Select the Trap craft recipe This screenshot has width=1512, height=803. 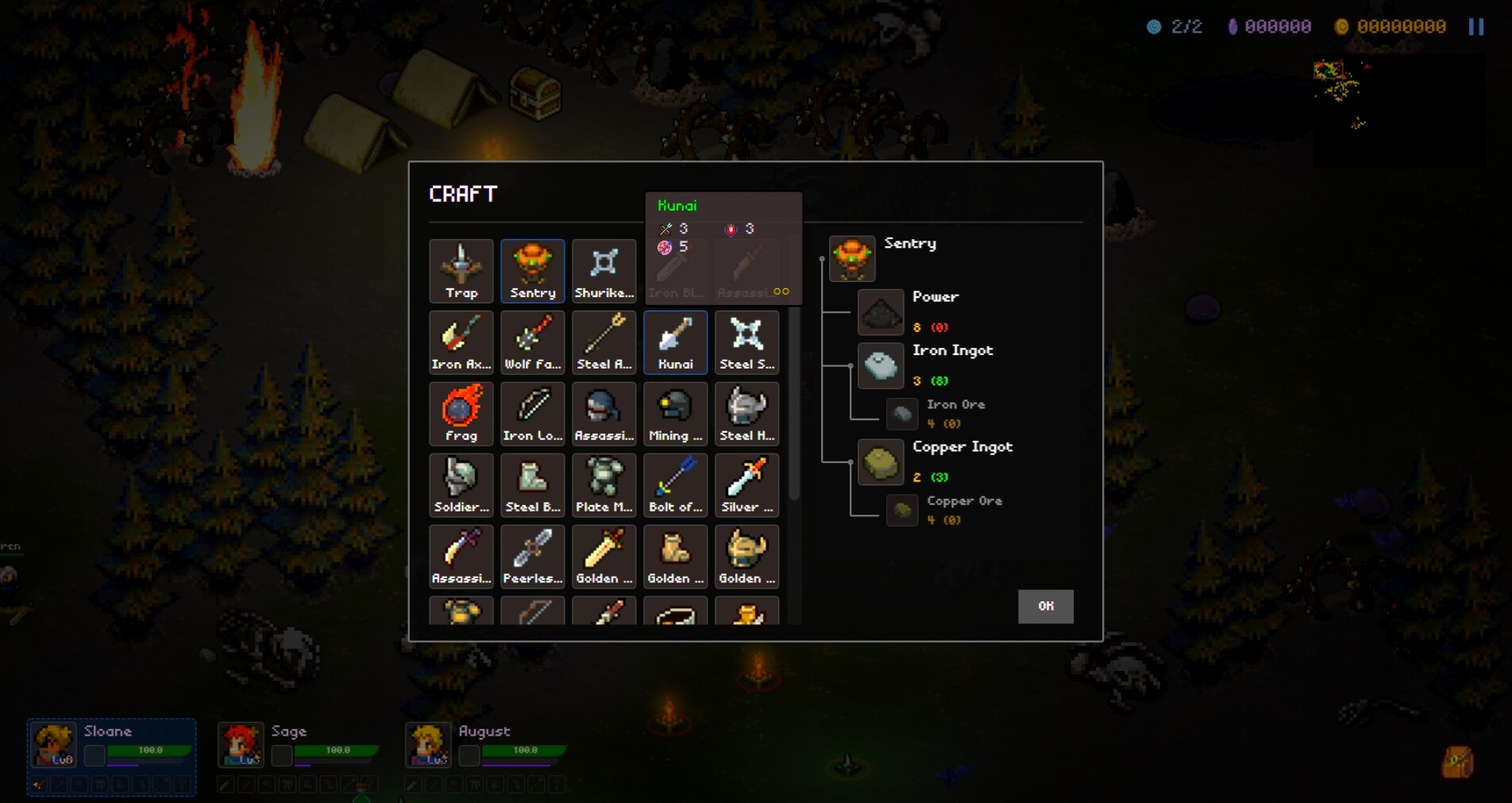(461, 271)
